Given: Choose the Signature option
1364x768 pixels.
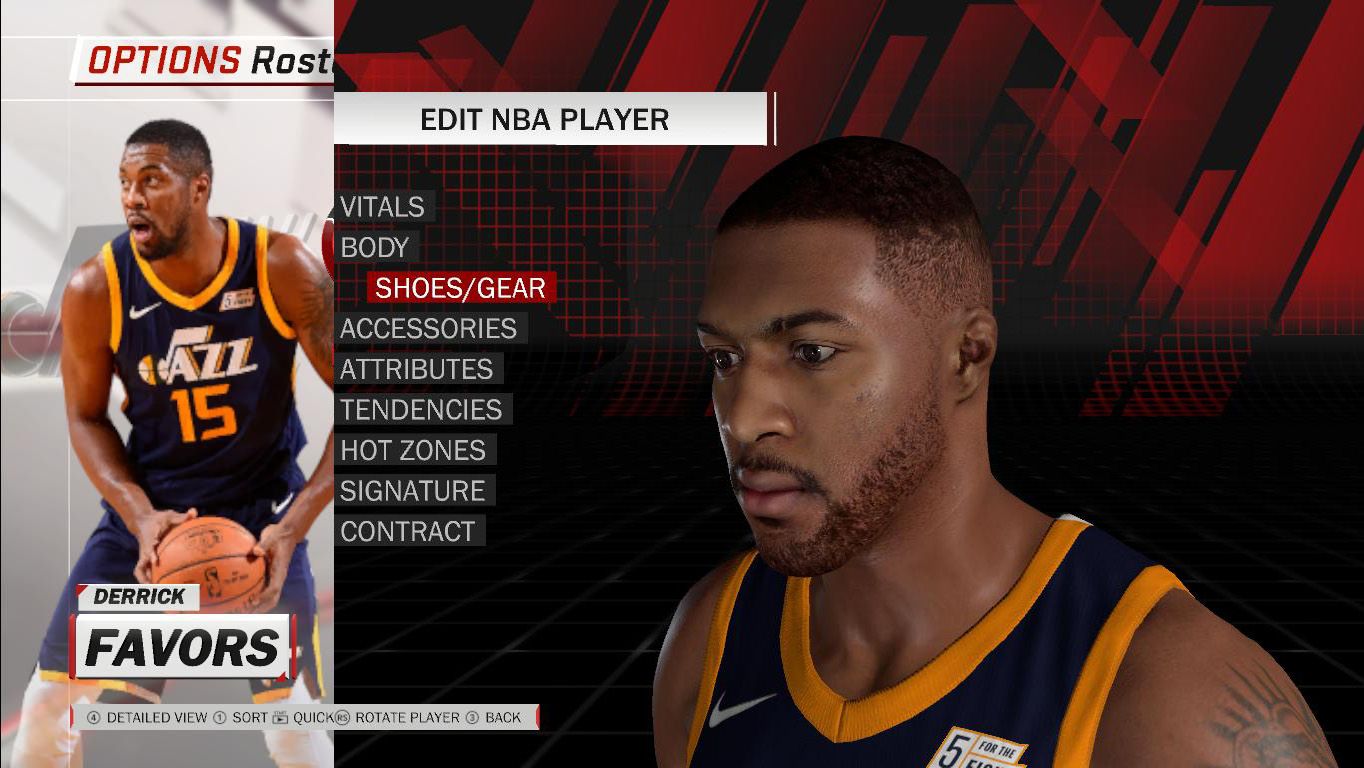Looking at the screenshot, I should 412,491.
